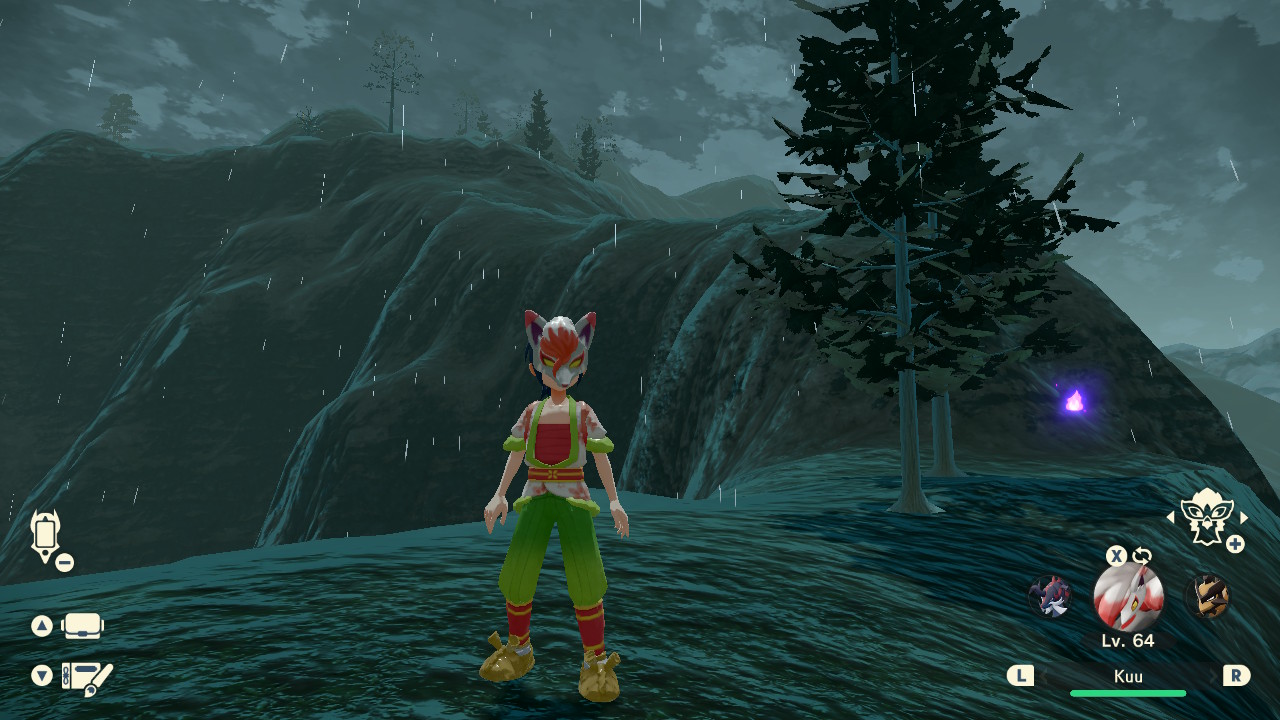Click the right arrow beside the ride icon
The image size is (1280, 720).
click(x=1244, y=517)
